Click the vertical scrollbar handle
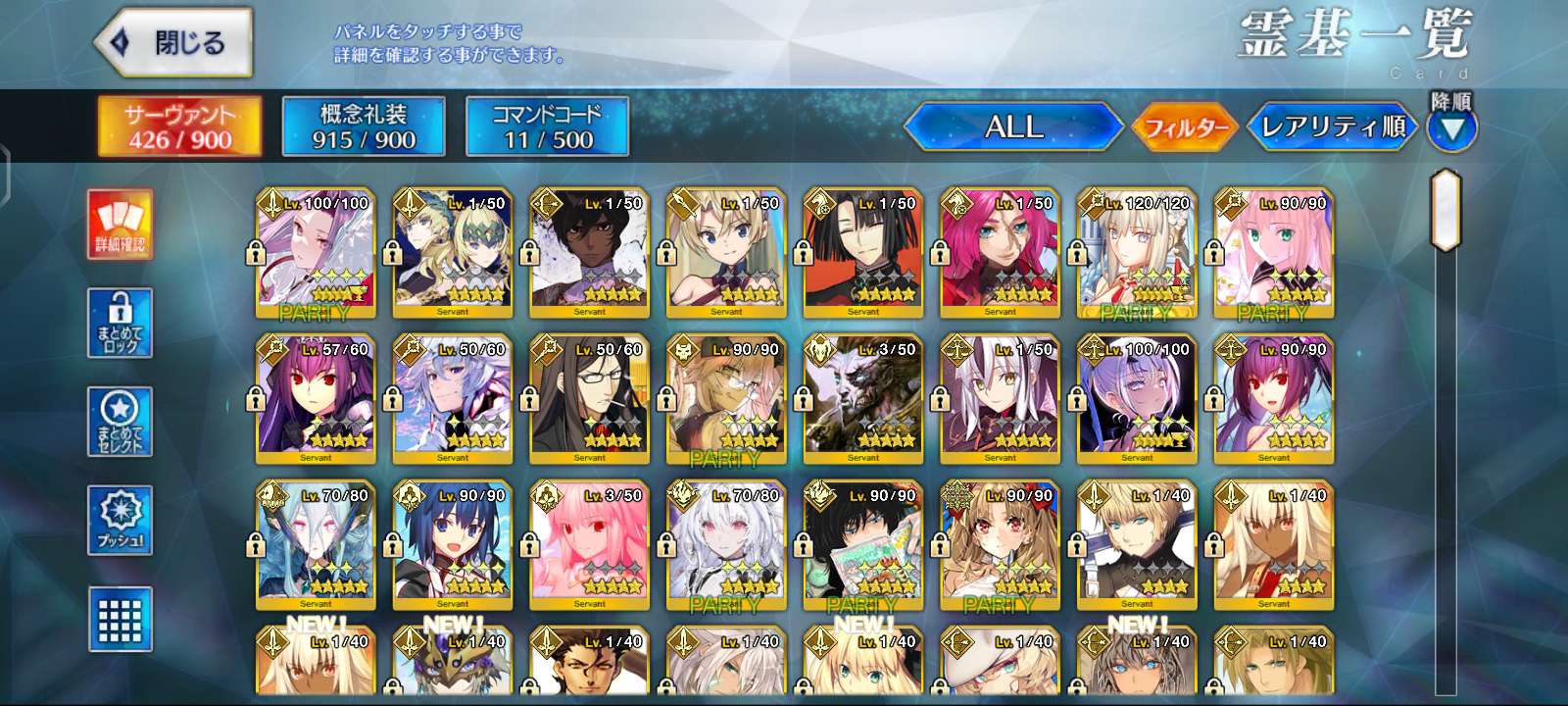1568x706 pixels. pyautogui.click(x=1445, y=210)
